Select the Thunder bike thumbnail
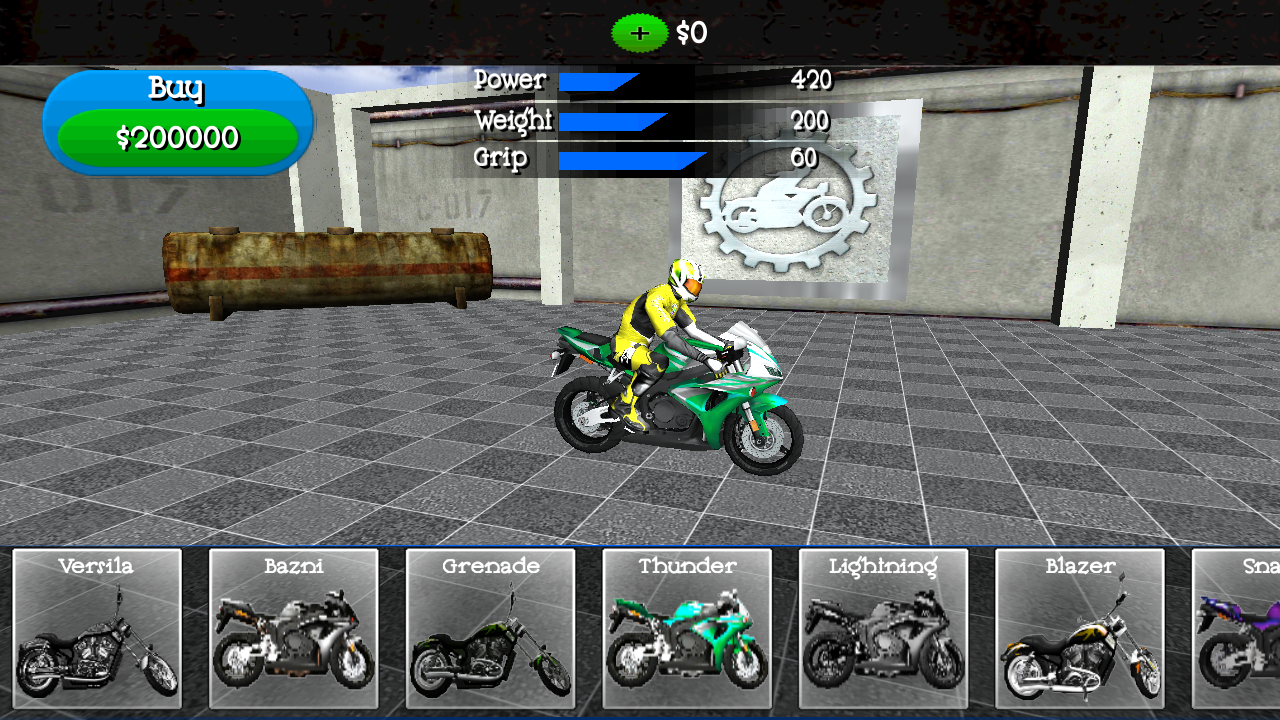The width and height of the screenshot is (1280, 720). coord(686,630)
